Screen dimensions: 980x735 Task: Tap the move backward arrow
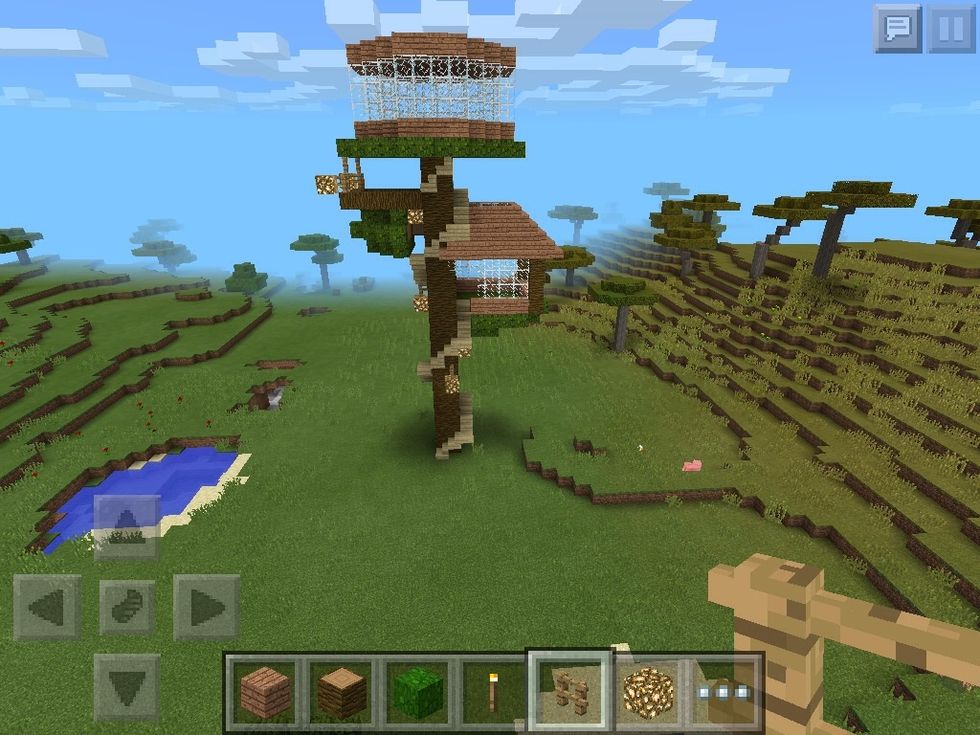point(126,687)
